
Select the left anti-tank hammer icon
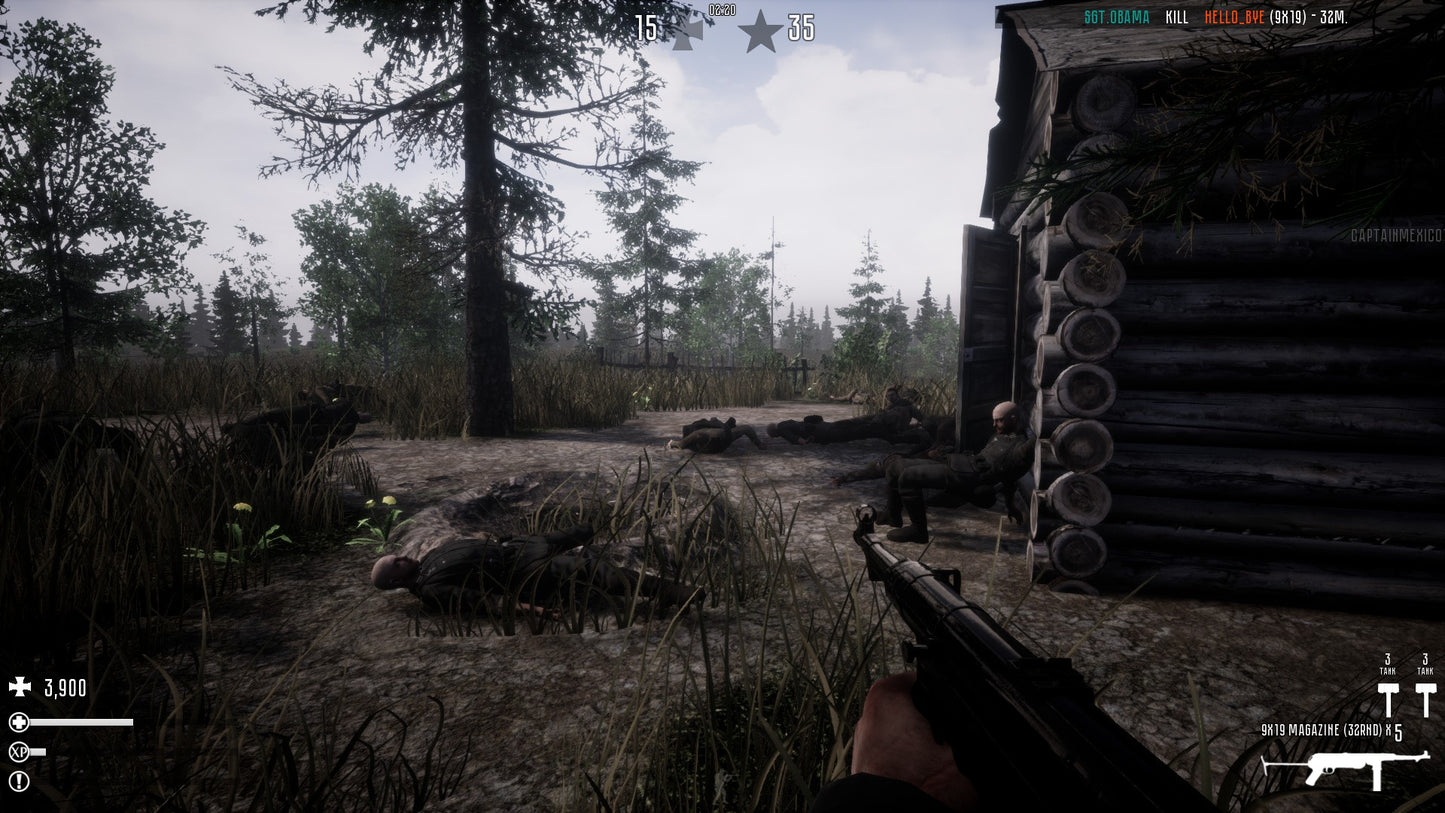(x=1388, y=696)
